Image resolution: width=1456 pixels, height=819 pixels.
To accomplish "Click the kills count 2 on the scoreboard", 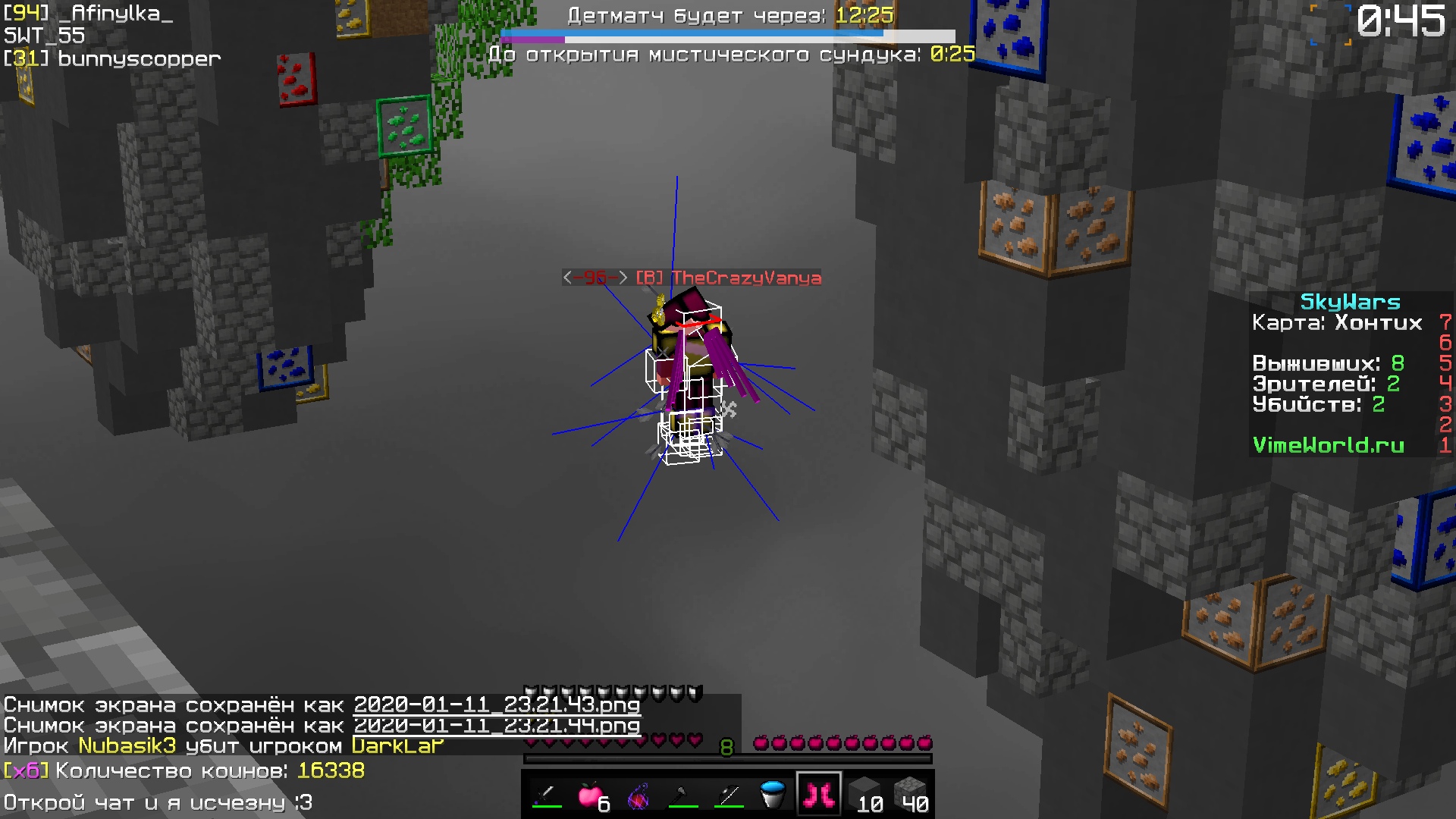I will pyautogui.click(x=1380, y=404).
